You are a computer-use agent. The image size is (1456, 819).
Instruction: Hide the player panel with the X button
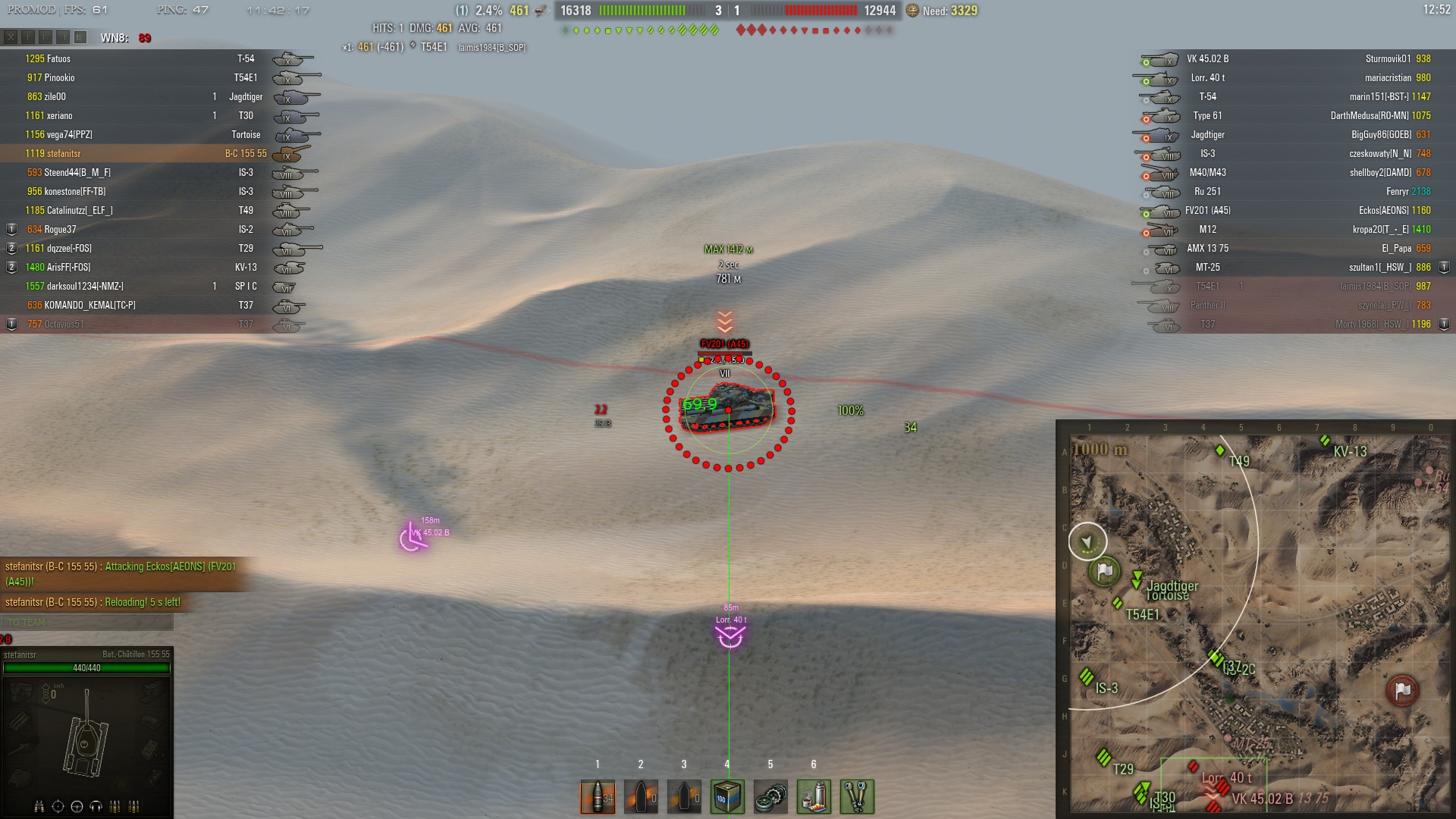11,37
